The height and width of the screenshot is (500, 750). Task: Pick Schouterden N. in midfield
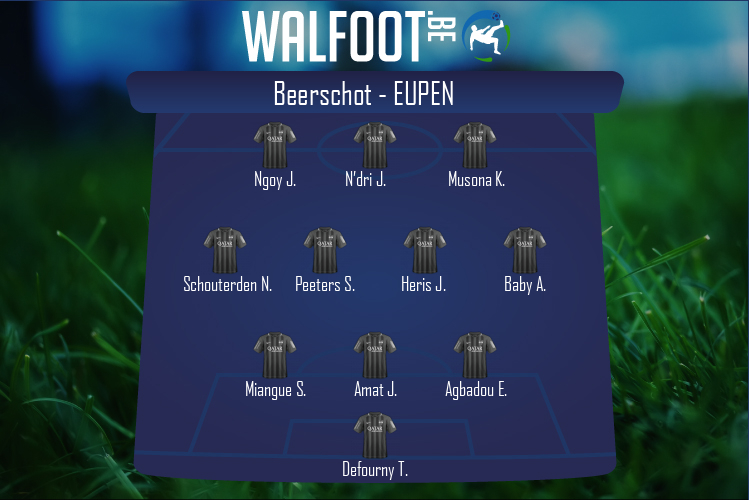coord(225,251)
